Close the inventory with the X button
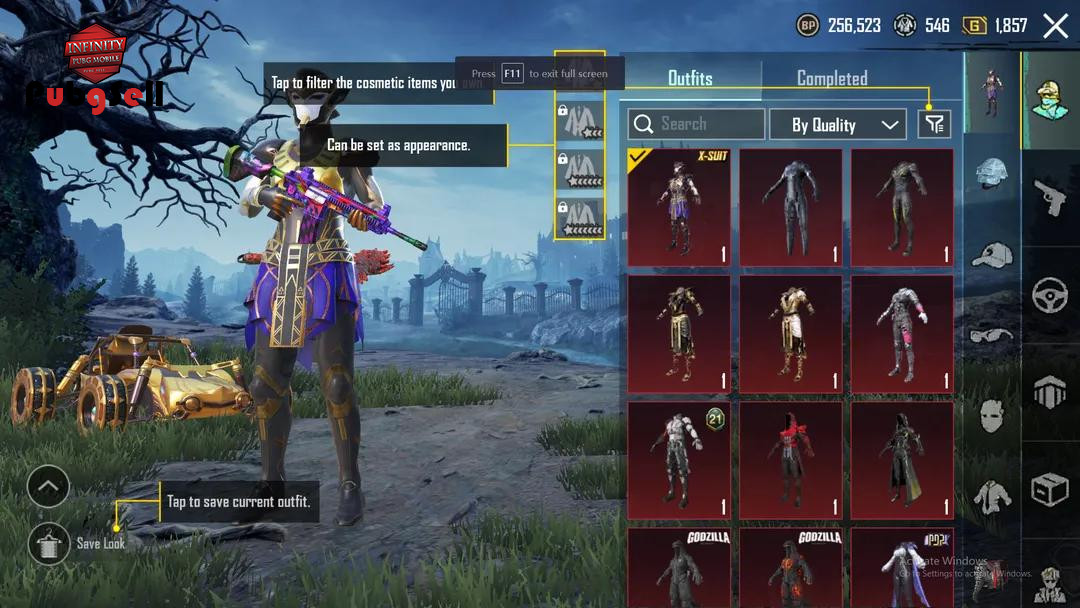The height and width of the screenshot is (608, 1080). [x=1055, y=26]
